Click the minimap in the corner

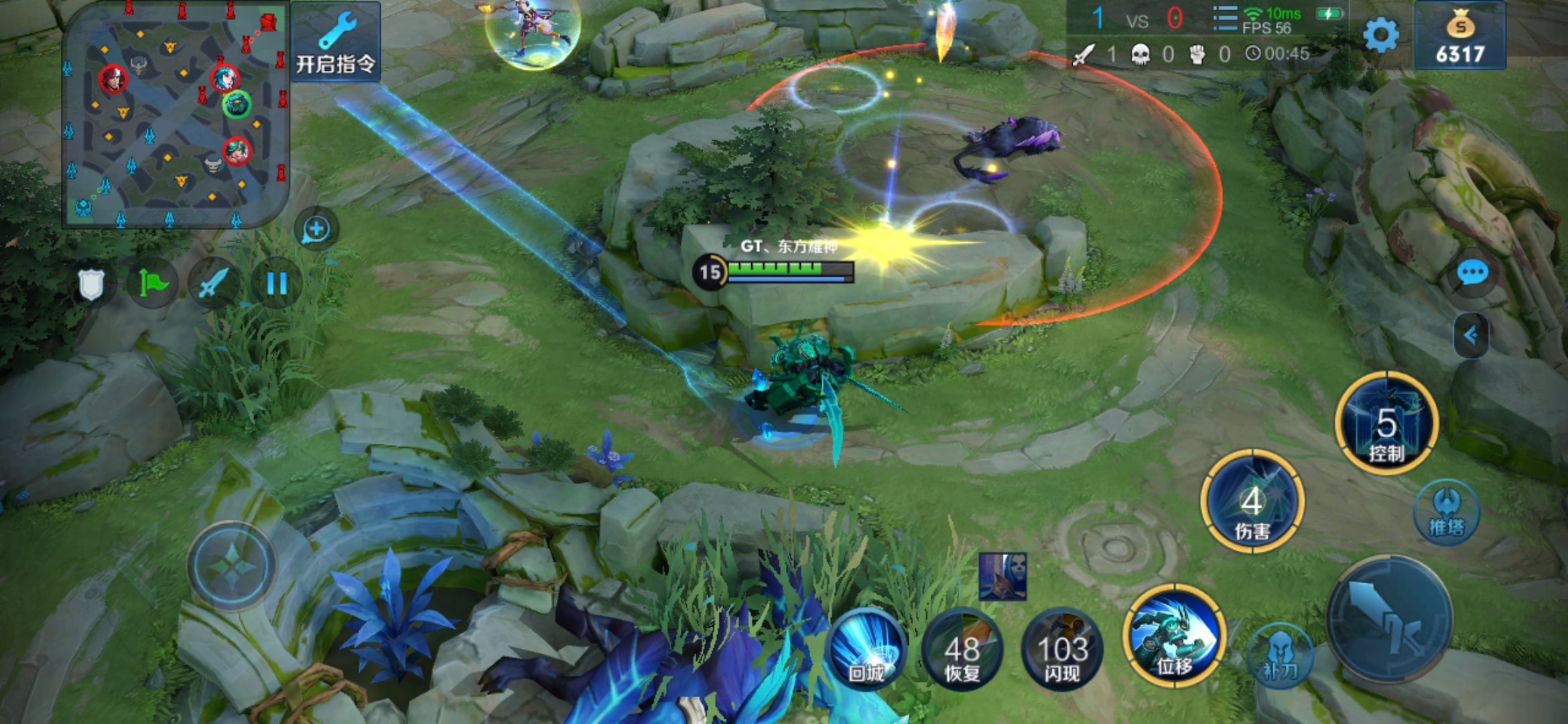(176, 115)
